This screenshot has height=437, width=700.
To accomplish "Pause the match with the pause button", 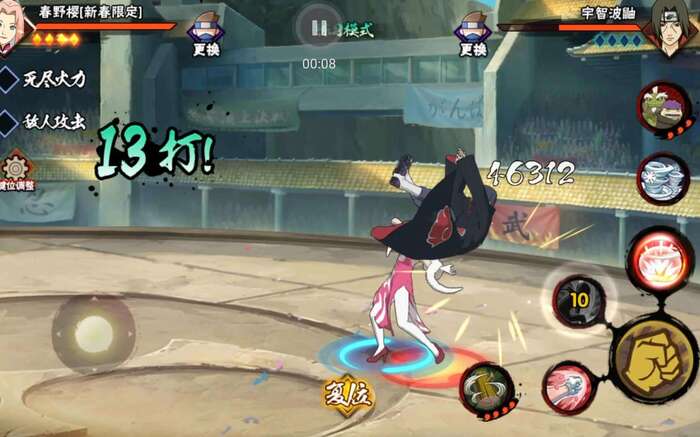I will click(x=319, y=28).
